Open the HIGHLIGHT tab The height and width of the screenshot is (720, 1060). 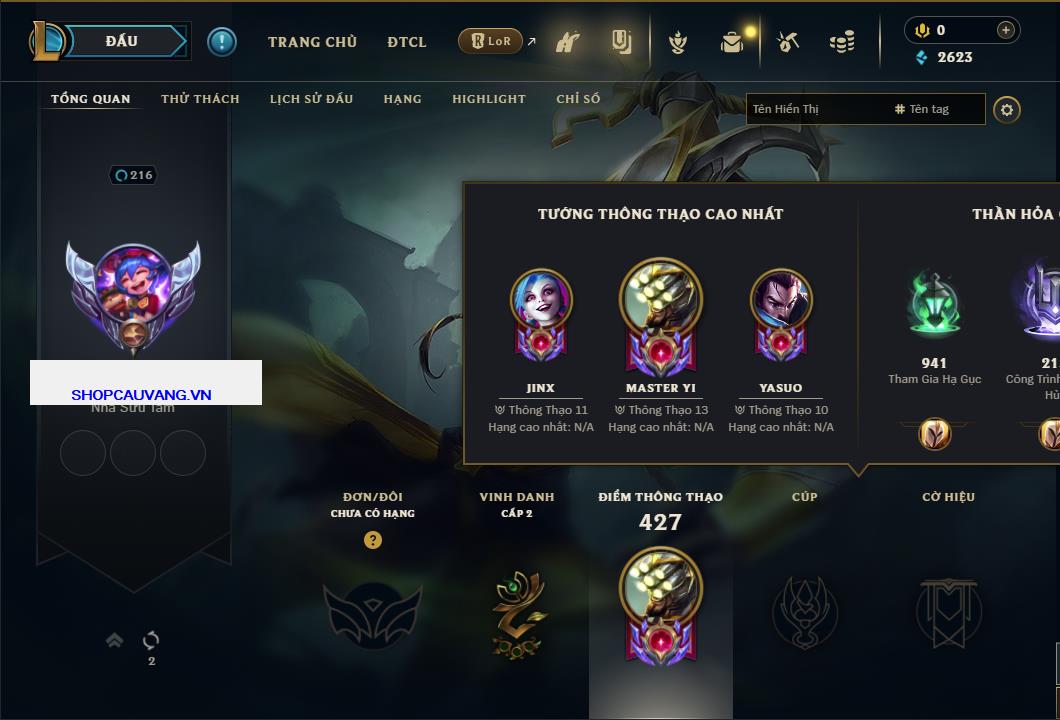point(488,99)
